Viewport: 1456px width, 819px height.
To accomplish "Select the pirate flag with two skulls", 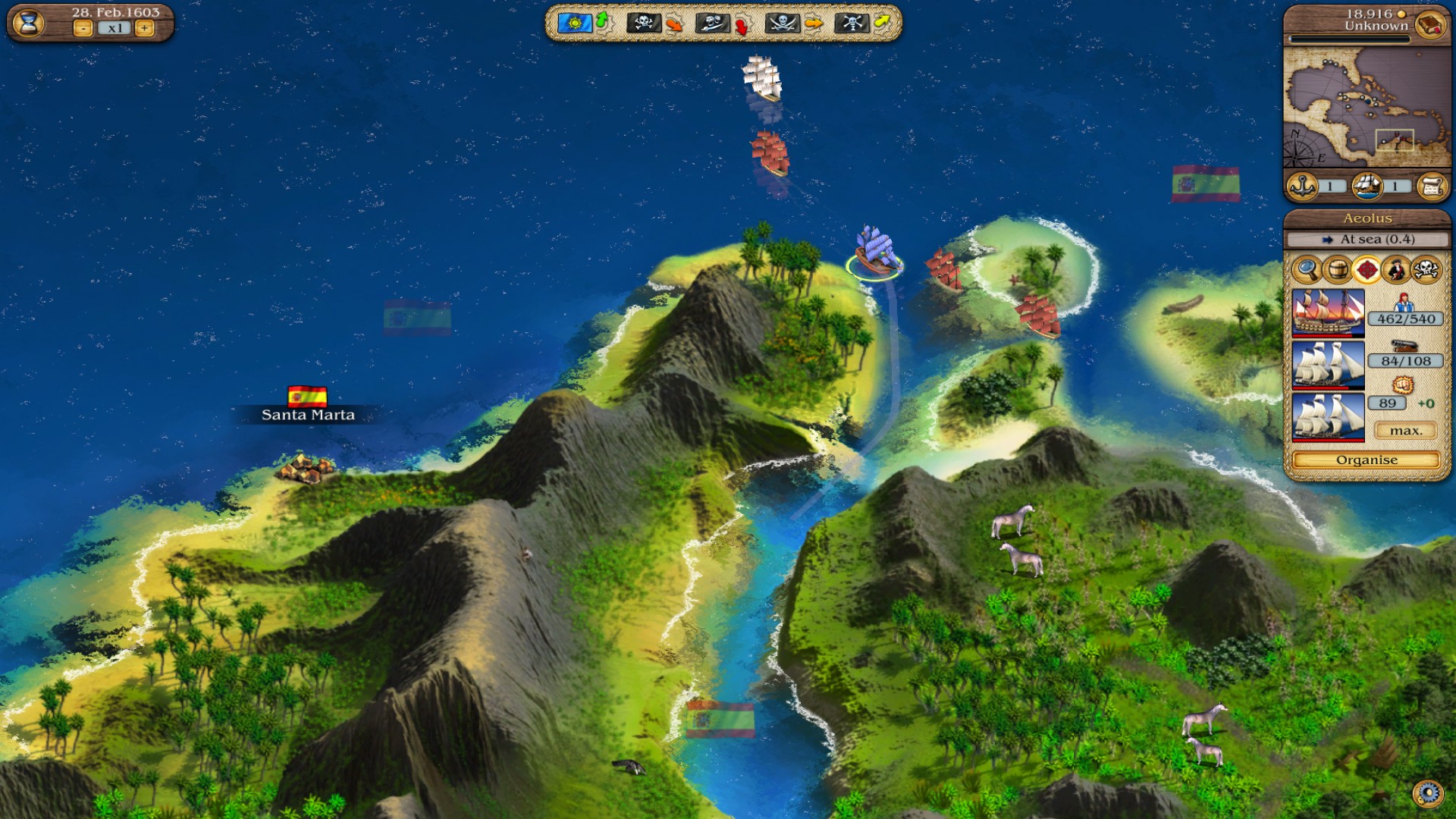I will click(711, 24).
